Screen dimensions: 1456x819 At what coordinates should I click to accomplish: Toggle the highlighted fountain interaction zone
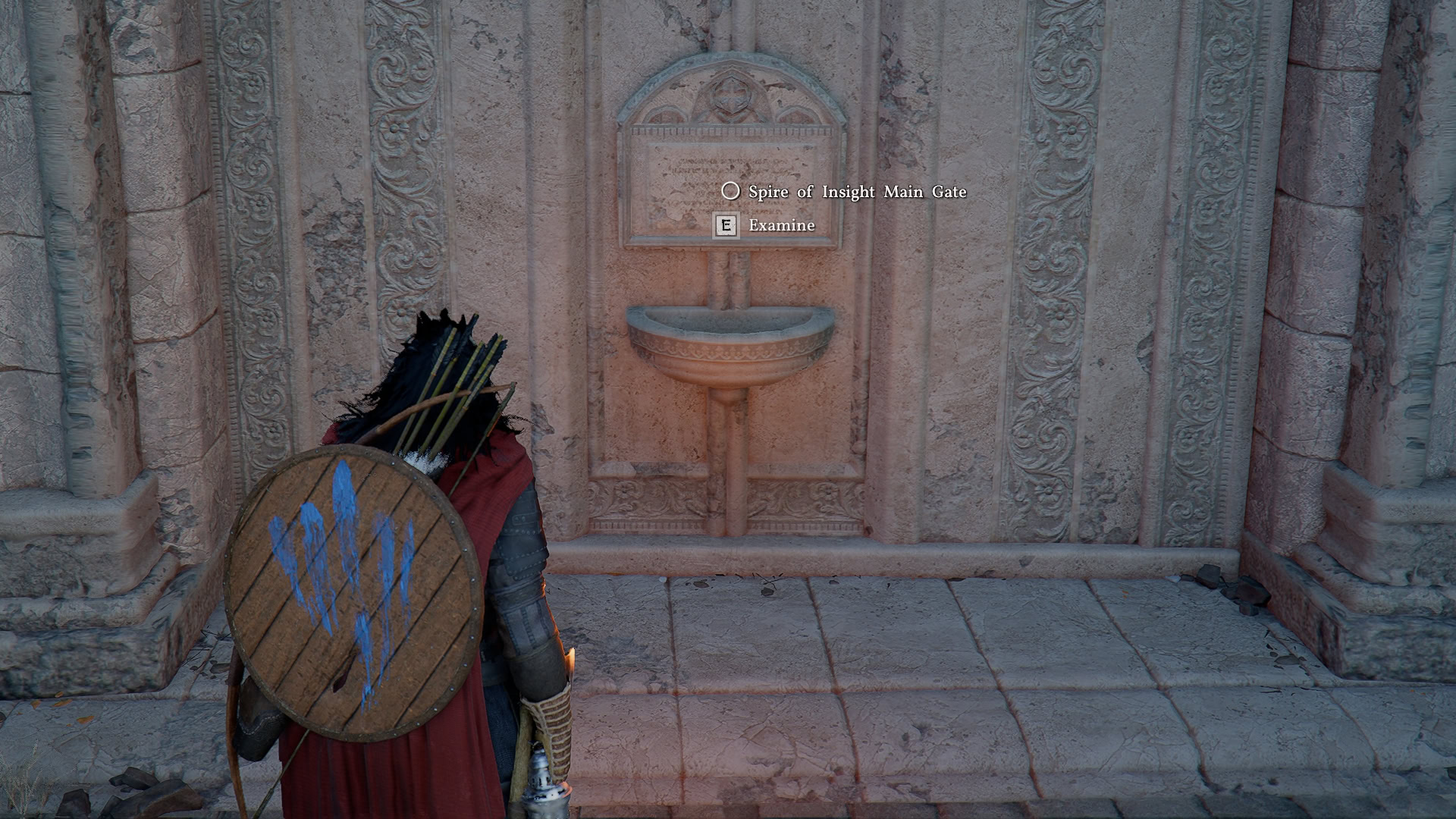pos(732,341)
